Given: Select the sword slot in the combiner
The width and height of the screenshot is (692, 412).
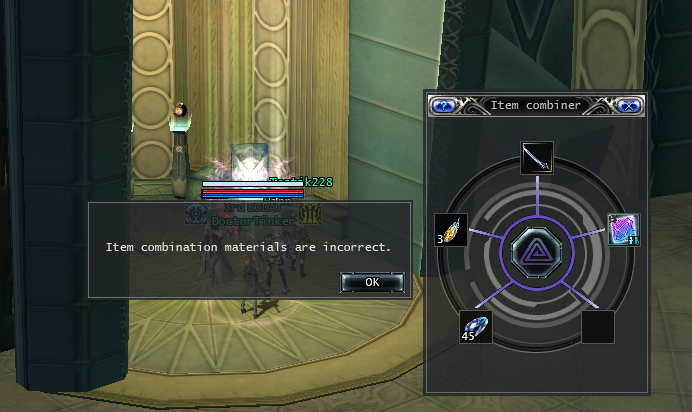Looking at the screenshot, I should coord(537,158).
